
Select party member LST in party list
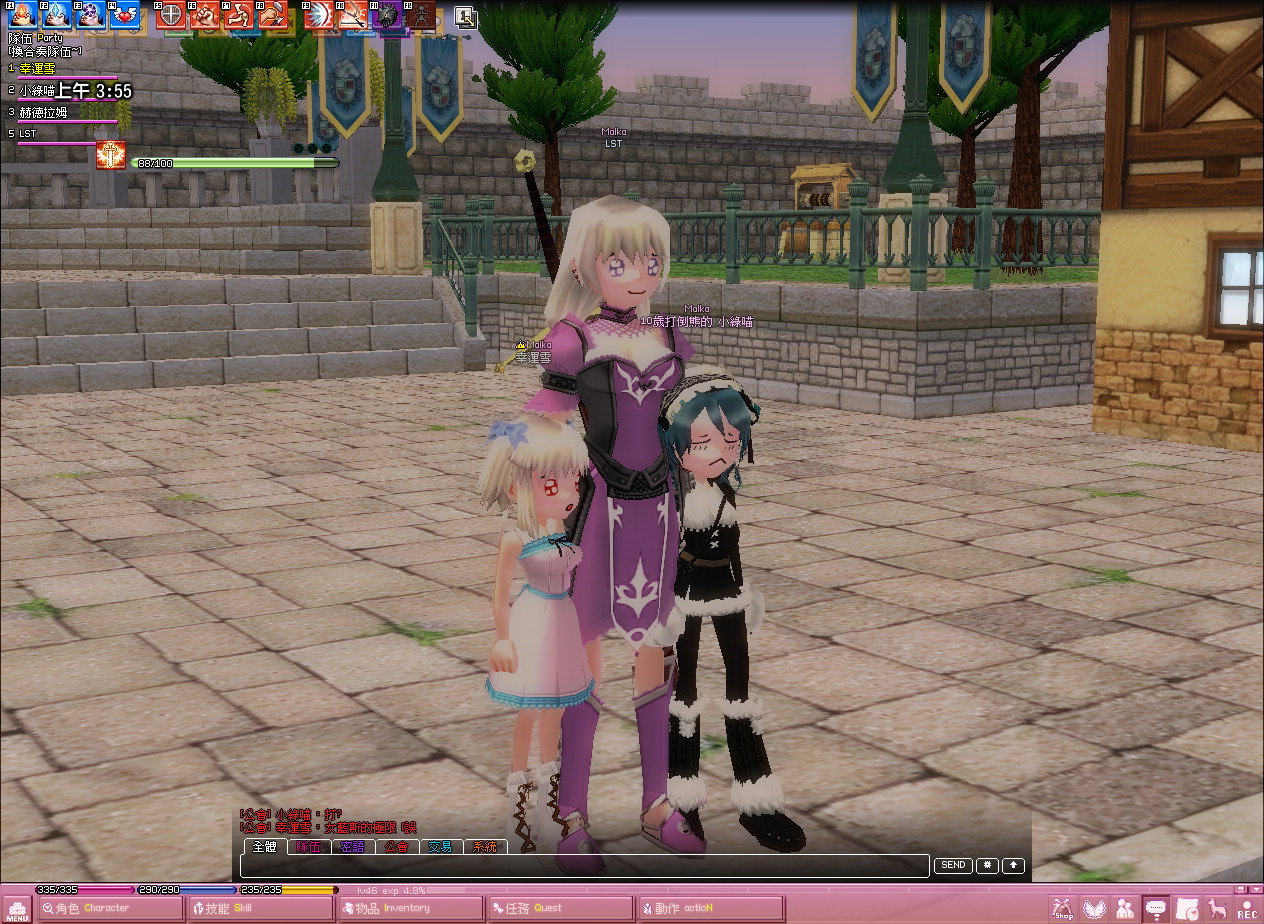pos(28,133)
